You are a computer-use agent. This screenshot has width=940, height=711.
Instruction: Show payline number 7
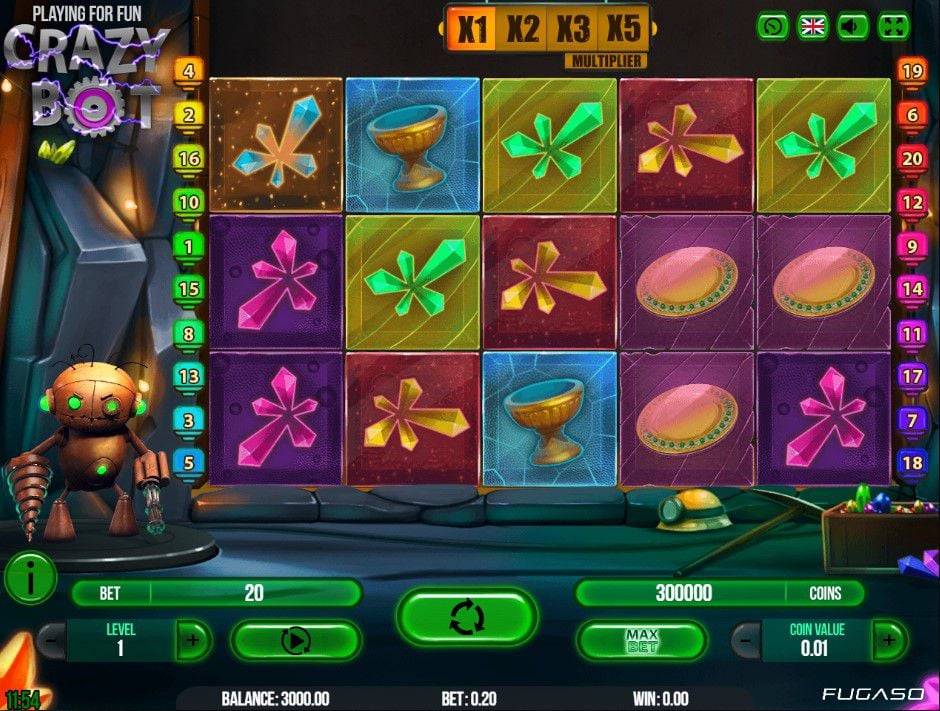(911, 420)
